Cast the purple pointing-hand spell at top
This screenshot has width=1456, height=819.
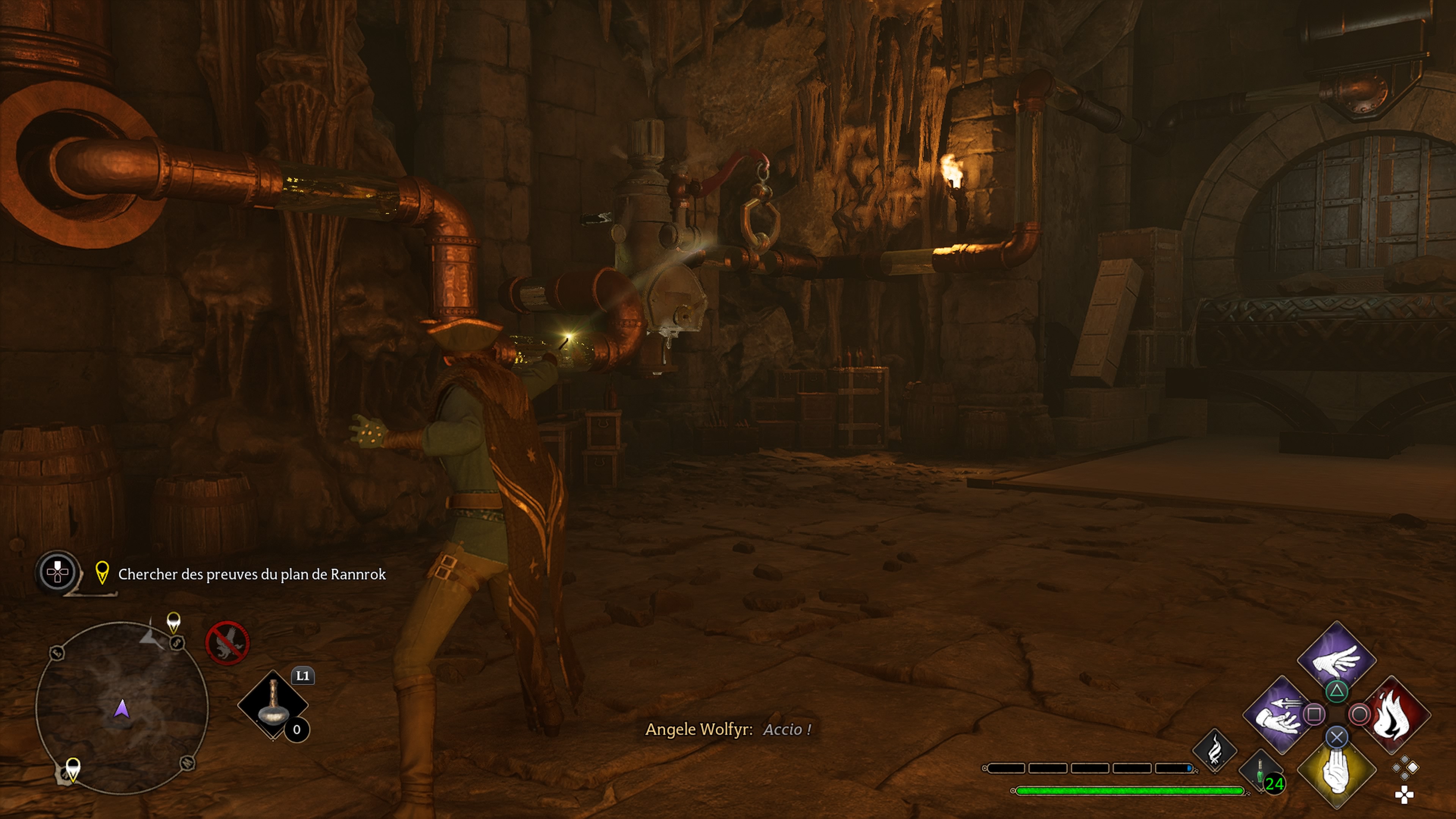click(x=1336, y=658)
